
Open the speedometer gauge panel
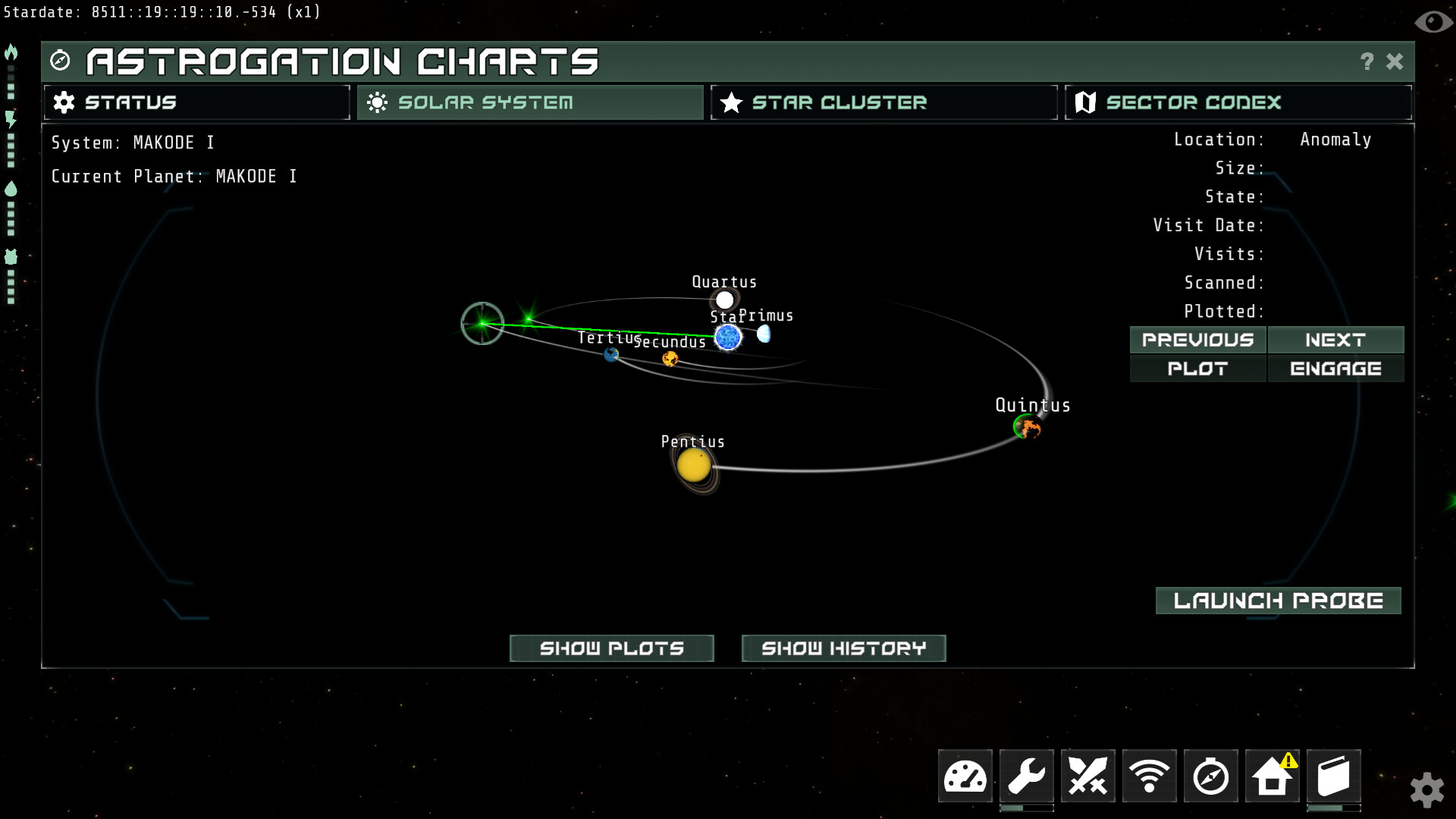[x=965, y=777]
